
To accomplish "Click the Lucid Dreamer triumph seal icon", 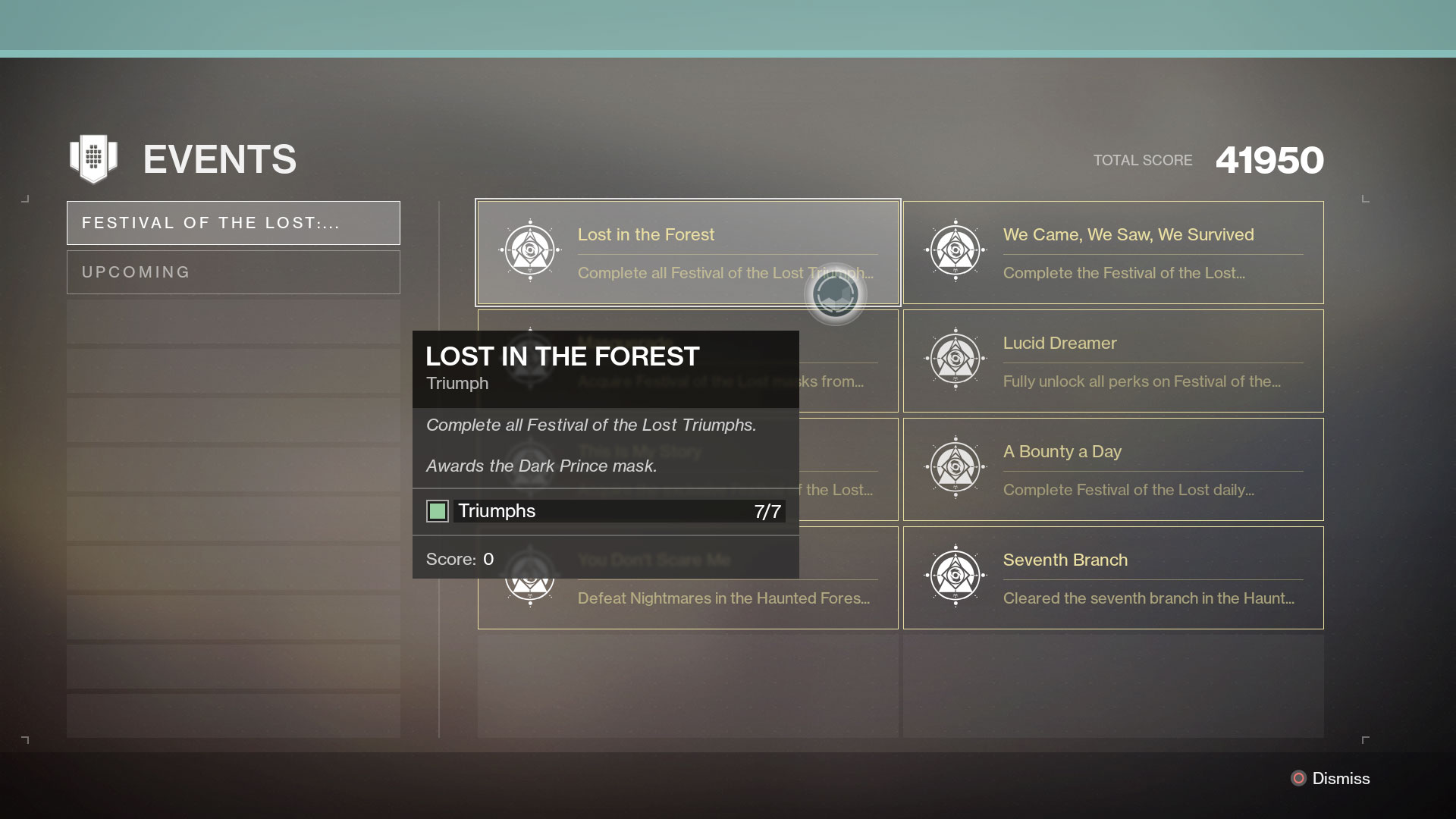I will click(955, 357).
